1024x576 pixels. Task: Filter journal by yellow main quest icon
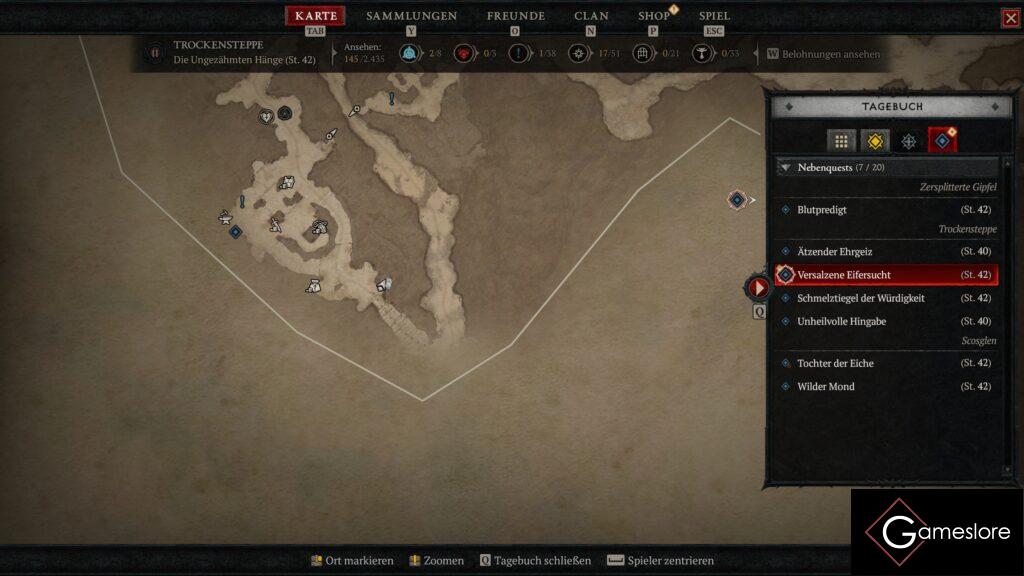point(875,141)
